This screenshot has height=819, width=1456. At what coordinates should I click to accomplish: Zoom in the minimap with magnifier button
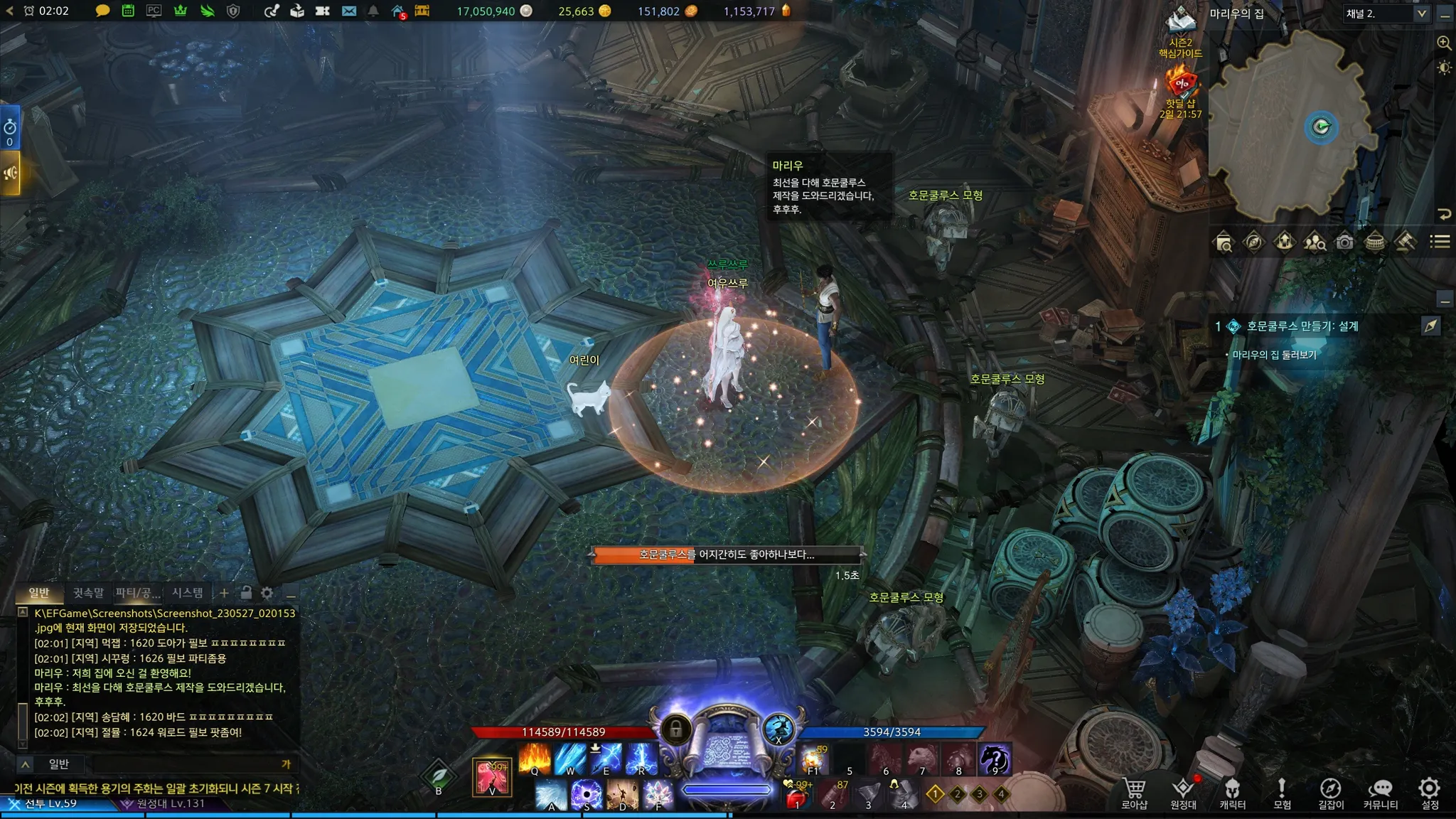(1444, 43)
